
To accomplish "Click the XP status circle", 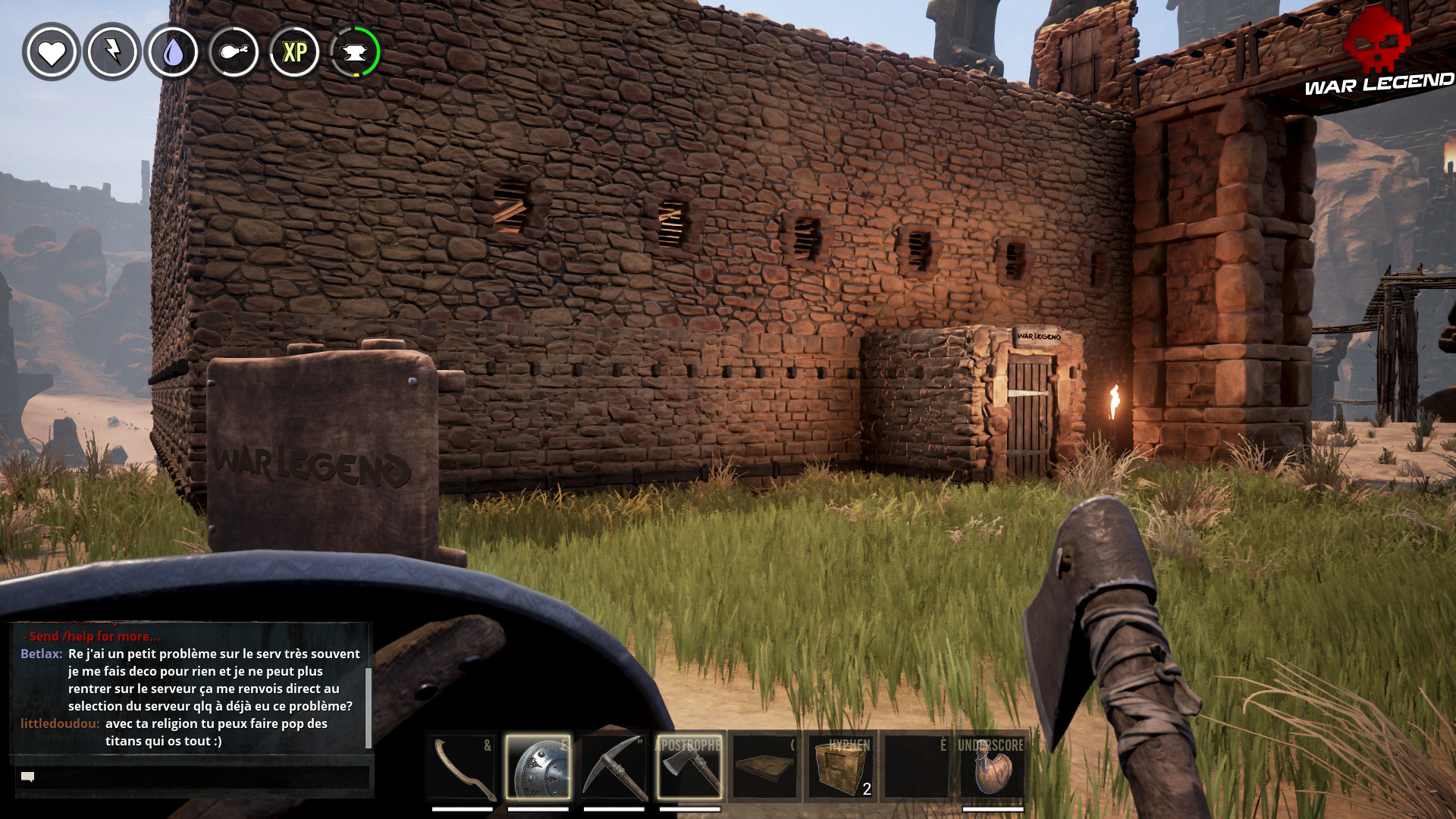I will 296,53.
